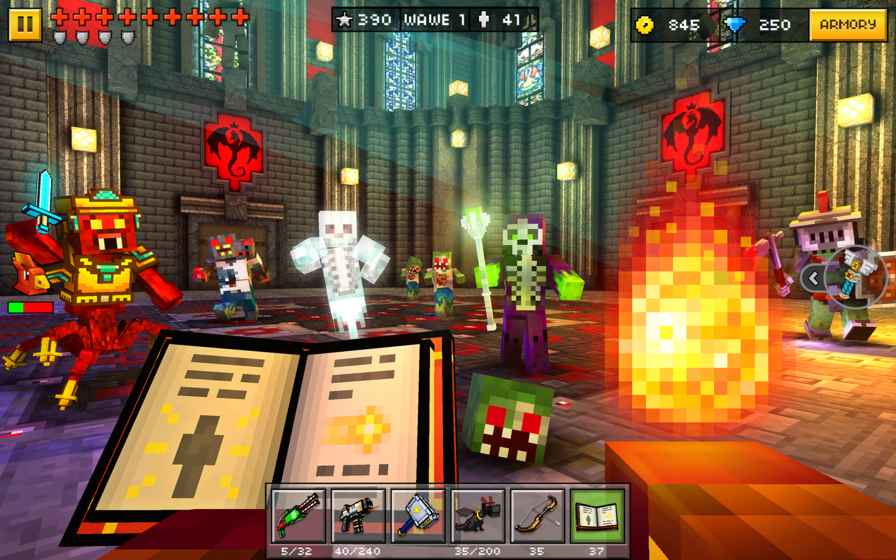
Task: Expand the gadget panel with the left arrow
Action: 815,278
